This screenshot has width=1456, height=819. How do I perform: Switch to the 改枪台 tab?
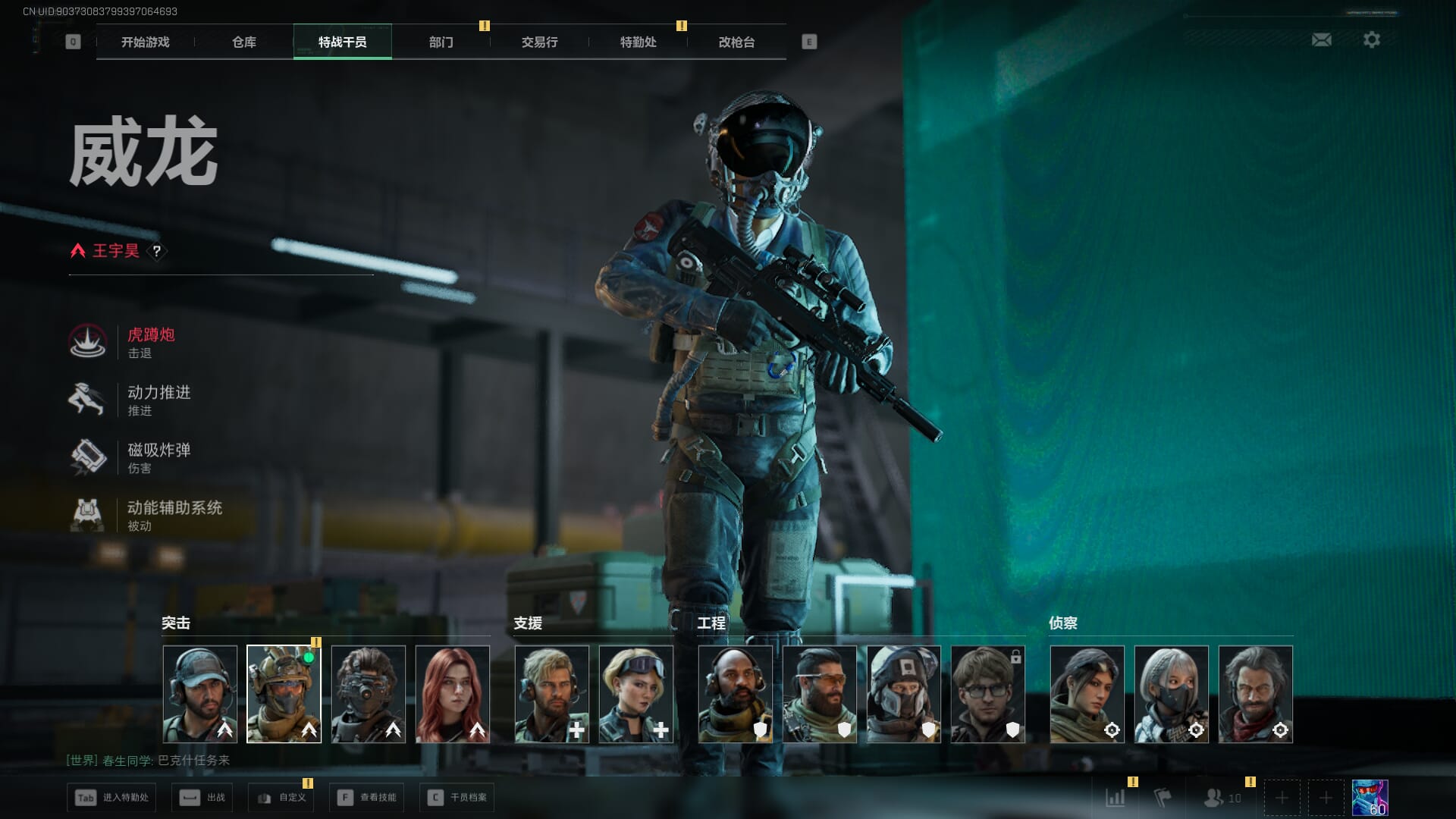click(736, 42)
